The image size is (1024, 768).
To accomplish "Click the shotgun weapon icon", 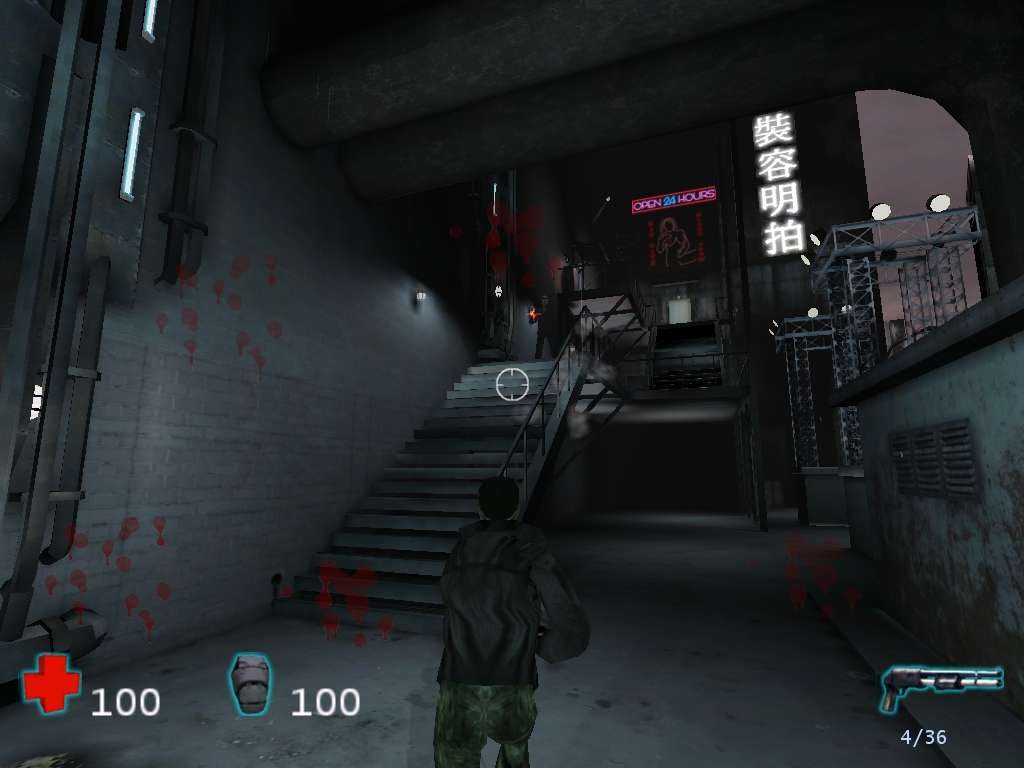I will tap(939, 686).
